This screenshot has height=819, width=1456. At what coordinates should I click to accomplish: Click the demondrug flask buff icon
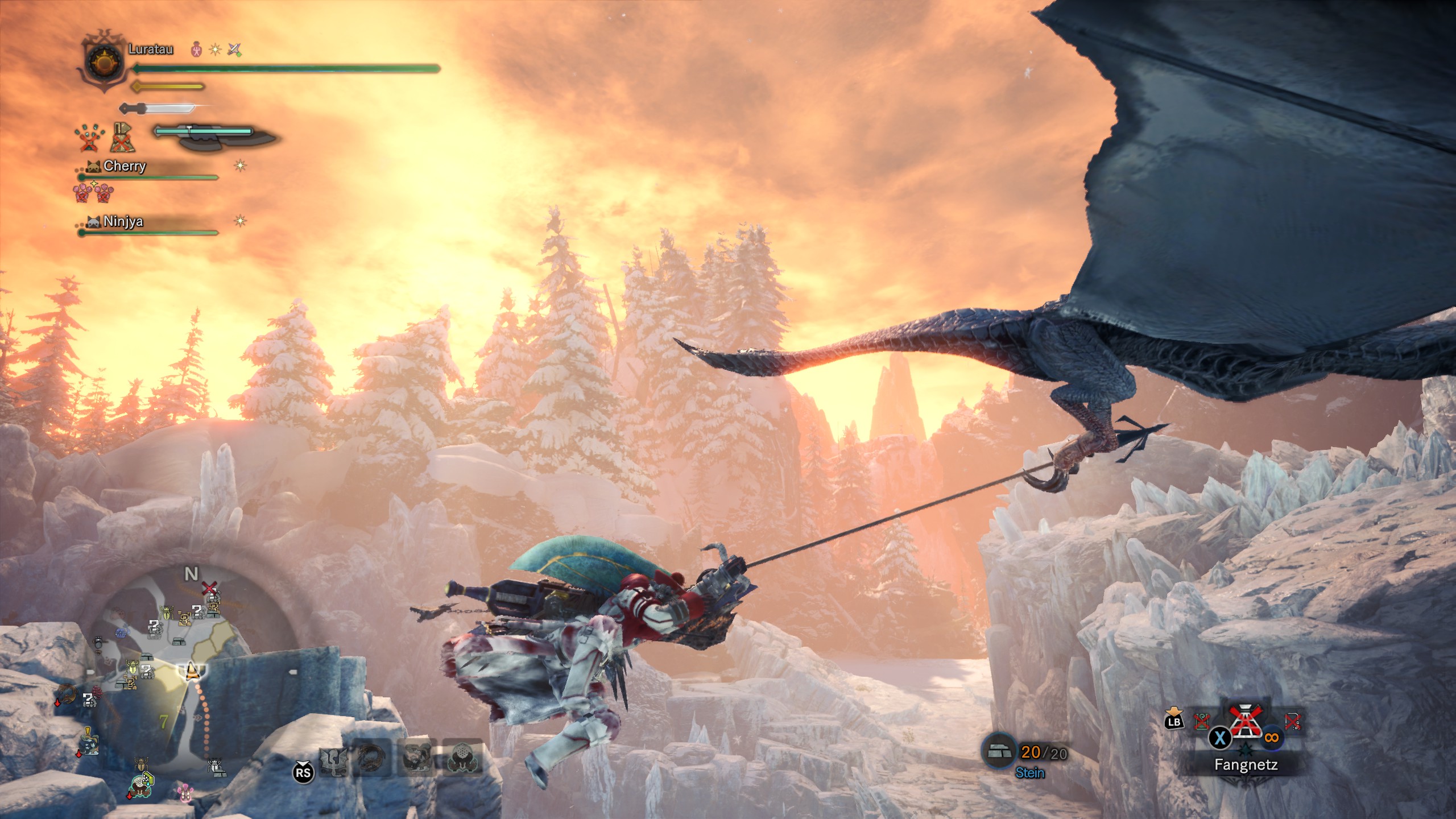[x=196, y=49]
